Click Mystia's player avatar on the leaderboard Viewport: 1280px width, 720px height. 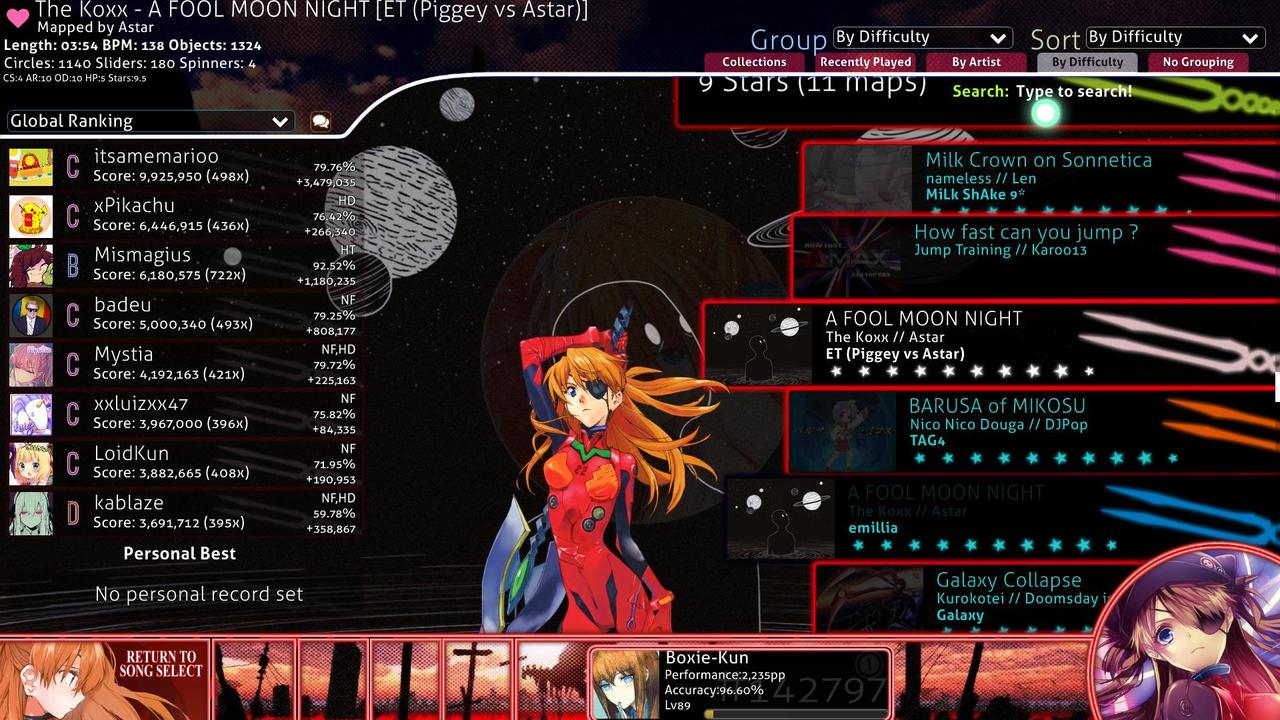[30, 363]
